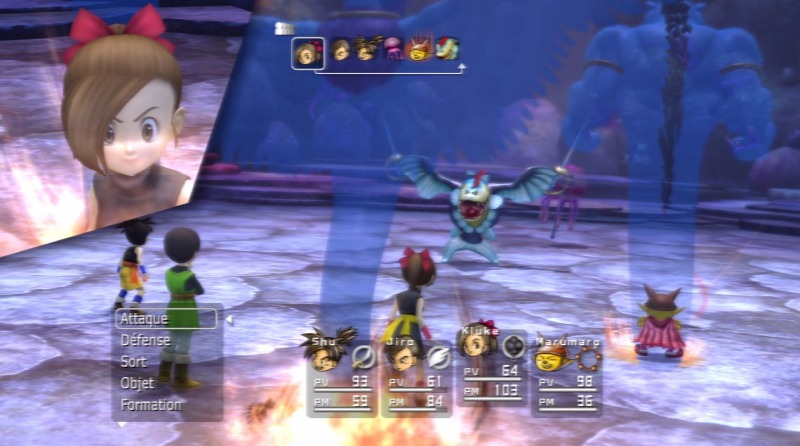Open the Sort spell list
The height and width of the screenshot is (446, 800).
point(133,362)
